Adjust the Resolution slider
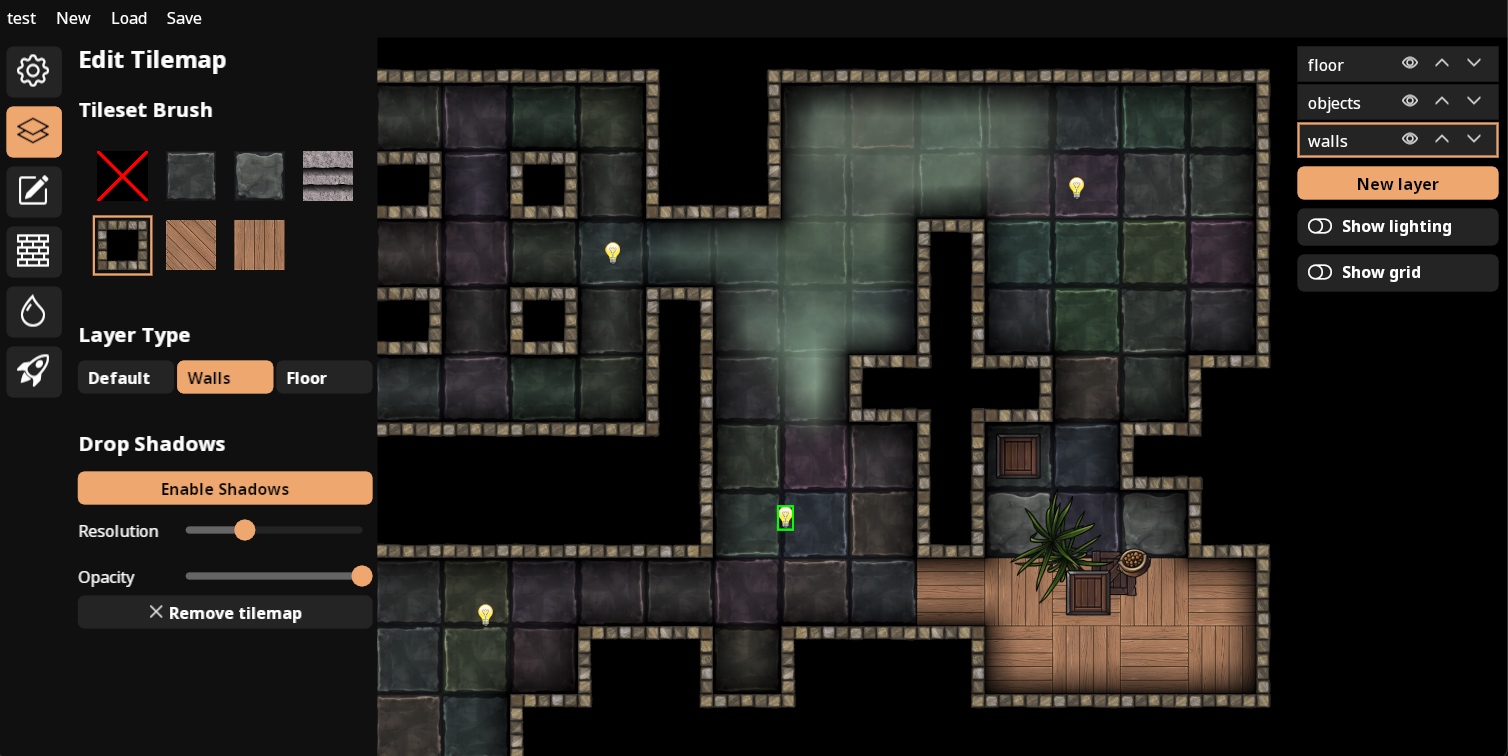This screenshot has height=756, width=1508. [245, 530]
